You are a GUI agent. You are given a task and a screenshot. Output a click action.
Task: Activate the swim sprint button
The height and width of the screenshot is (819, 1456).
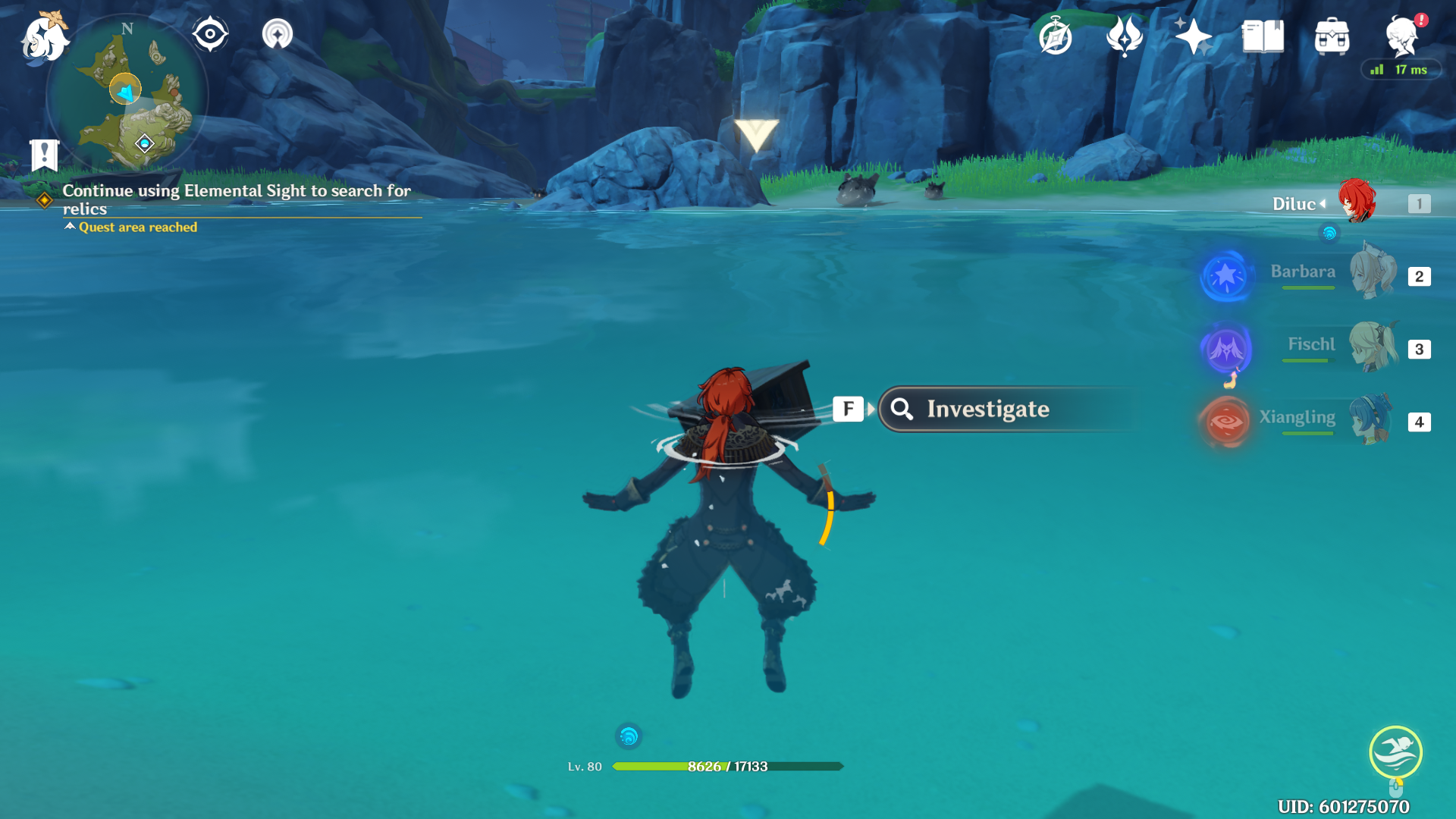tap(1395, 752)
